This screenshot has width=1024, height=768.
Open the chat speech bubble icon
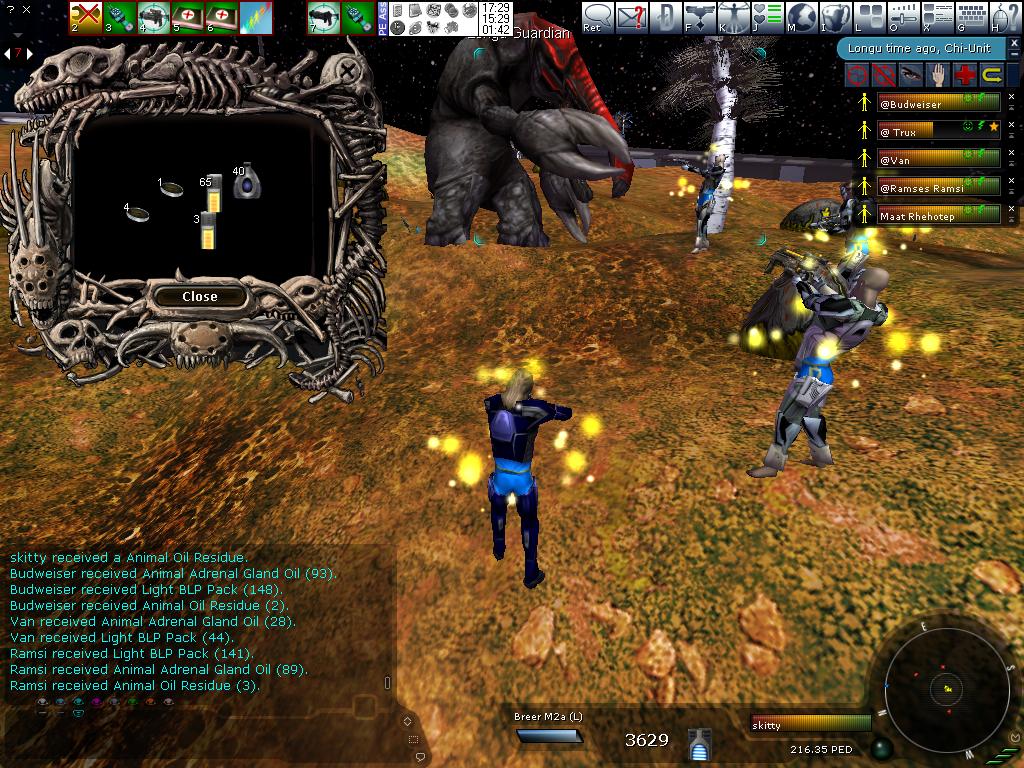597,17
